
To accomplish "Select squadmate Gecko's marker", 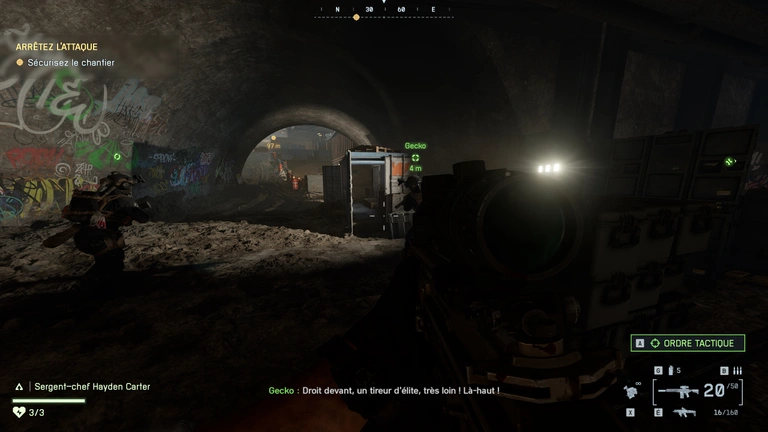I will tap(415, 157).
